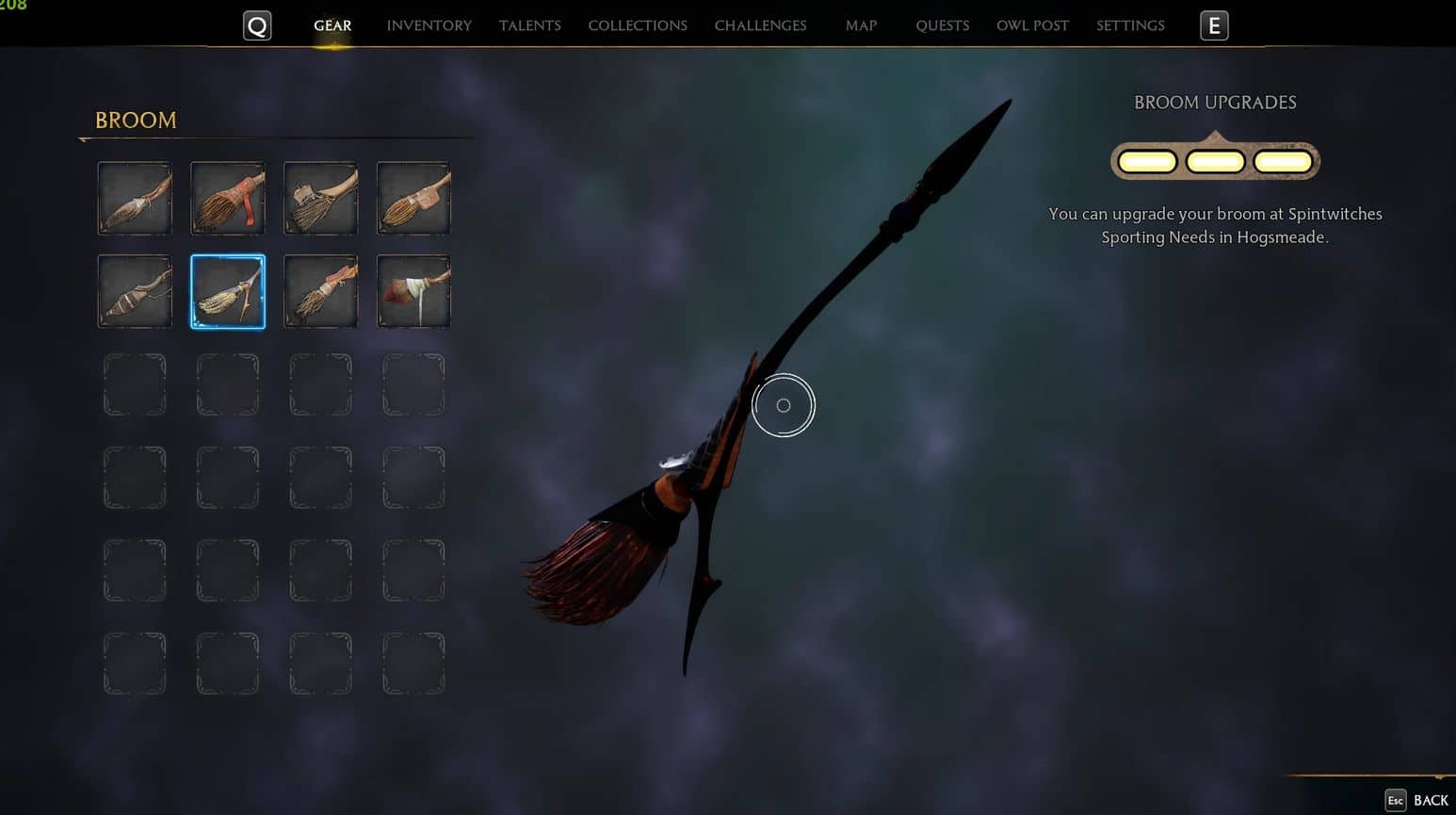Select the blue-highlighted broom slot
The image size is (1456, 815).
click(x=228, y=291)
